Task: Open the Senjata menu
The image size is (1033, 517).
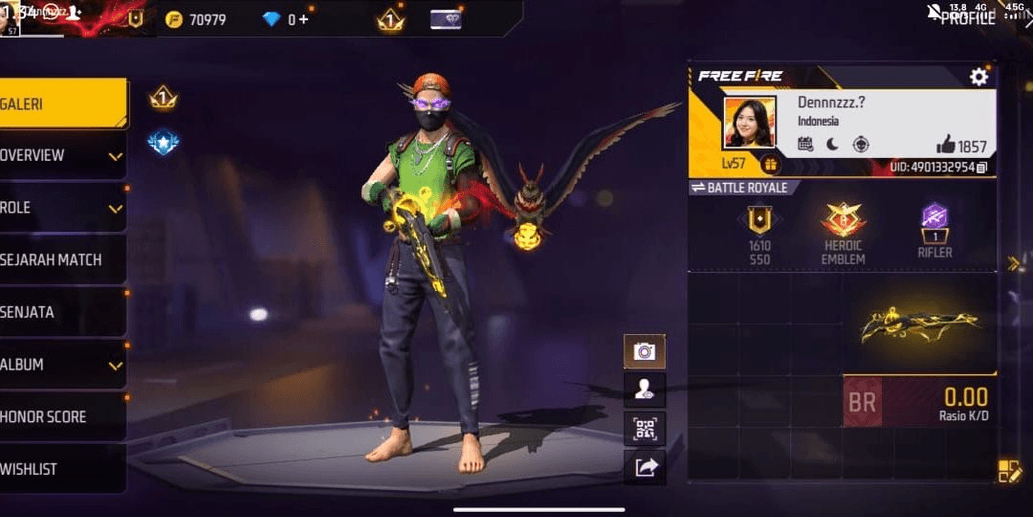Action: [x=62, y=312]
